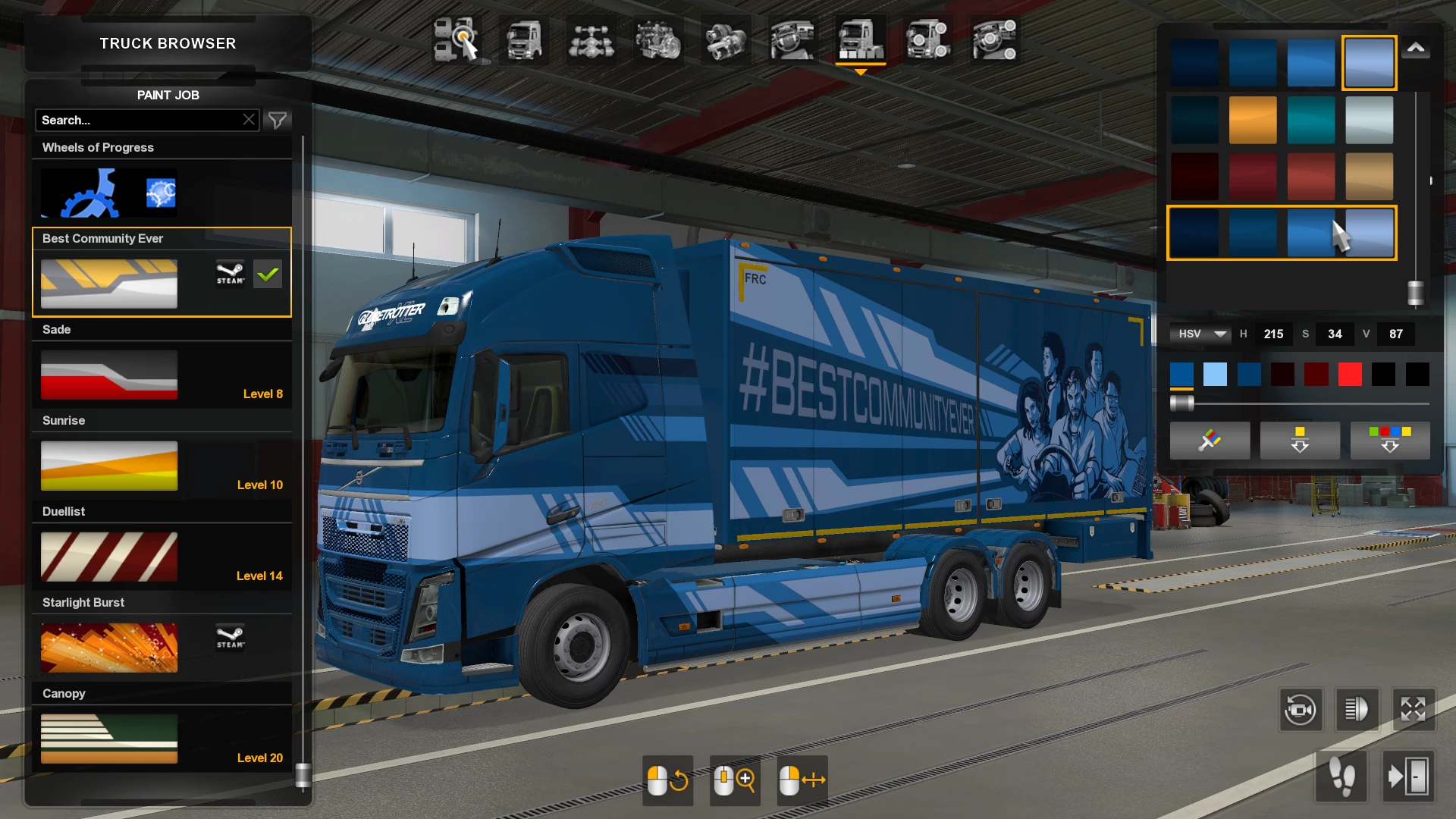The image size is (1456, 819).
Task: Switch to the engine parts tab
Action: [x=658, y=39]
